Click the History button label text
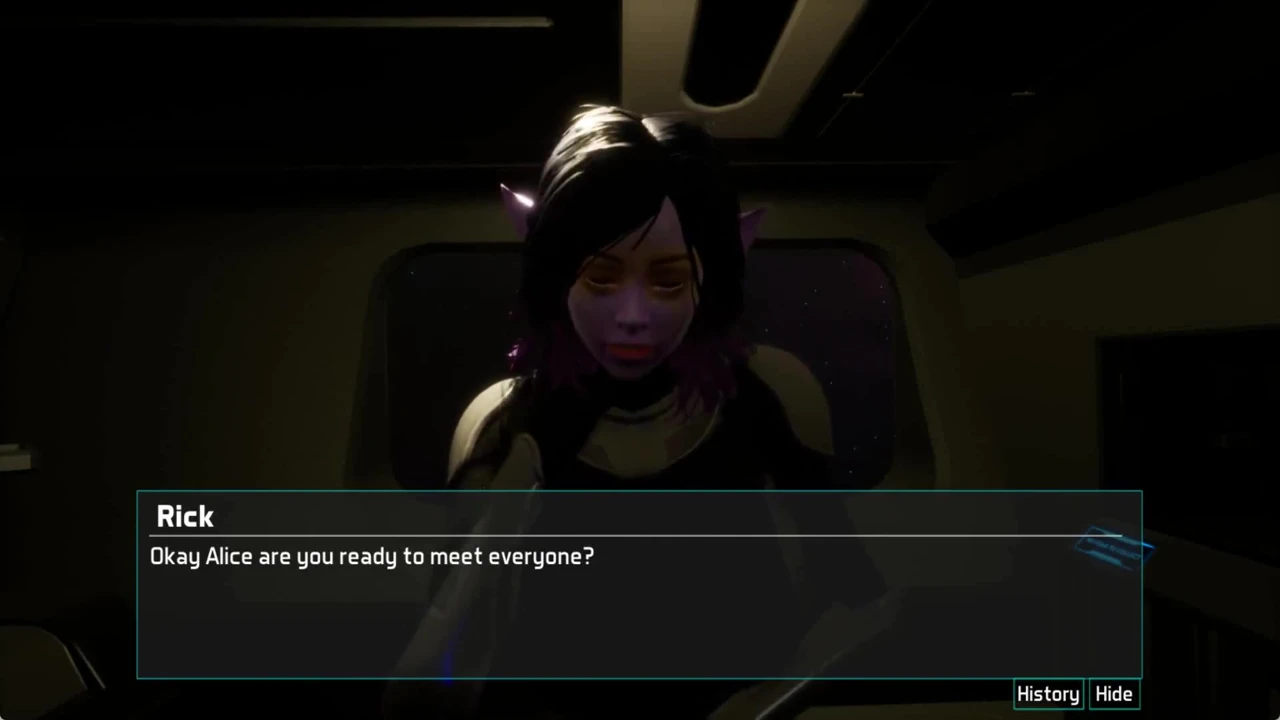This screenshot has width=1280, height=720. click(x=1047, y=693)
